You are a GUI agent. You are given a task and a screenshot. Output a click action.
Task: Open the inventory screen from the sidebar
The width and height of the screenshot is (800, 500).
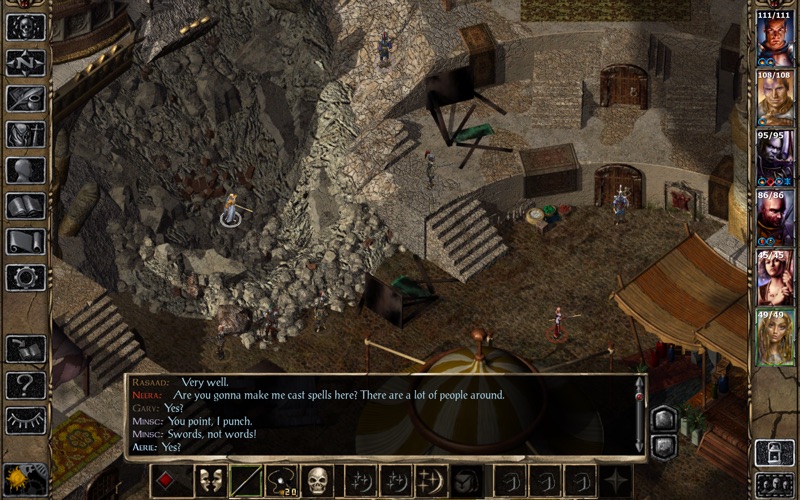[x=25, y=134]
